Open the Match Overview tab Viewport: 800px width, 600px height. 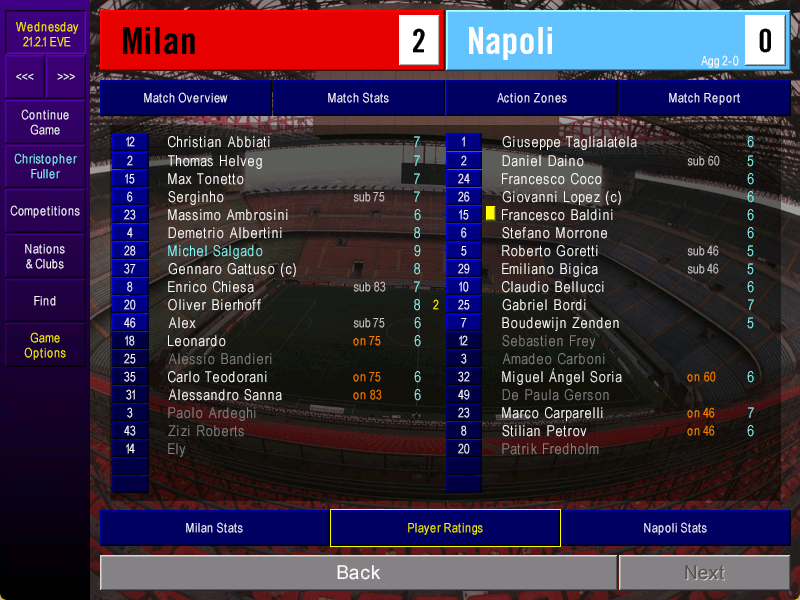click(185, 98)
